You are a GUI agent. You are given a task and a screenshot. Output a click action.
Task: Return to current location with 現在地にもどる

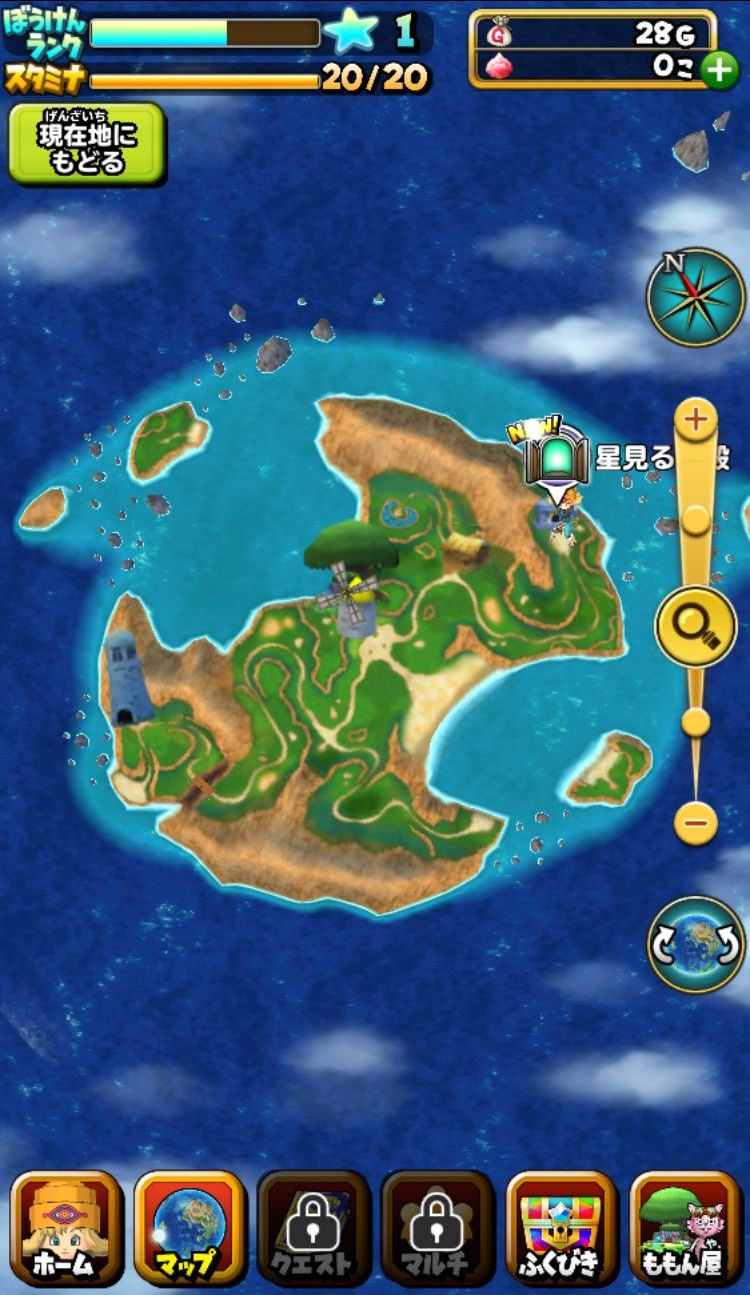pyautogui.click(x=87, y=144)
